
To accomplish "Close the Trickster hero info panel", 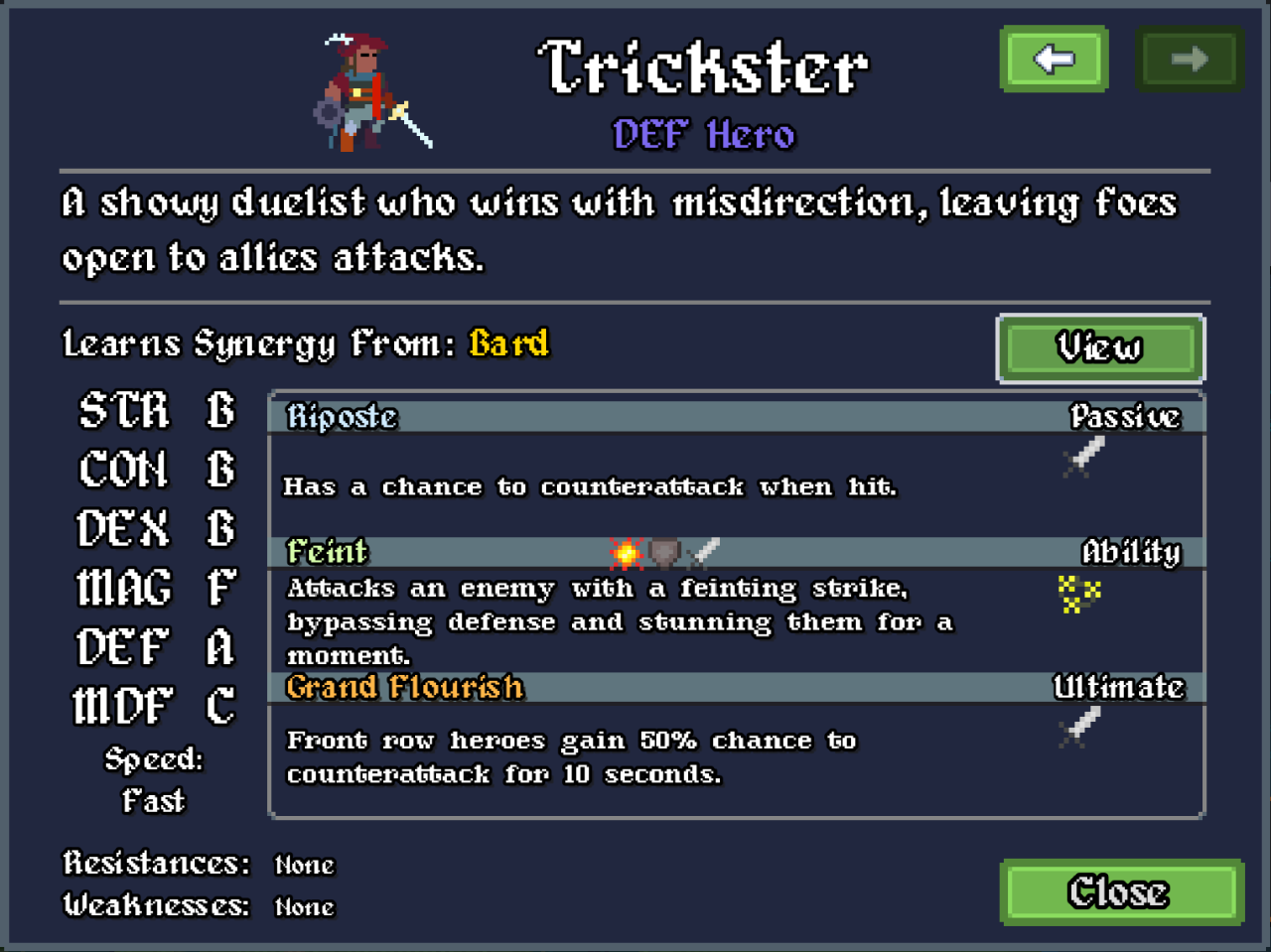I will point(1121,891).
